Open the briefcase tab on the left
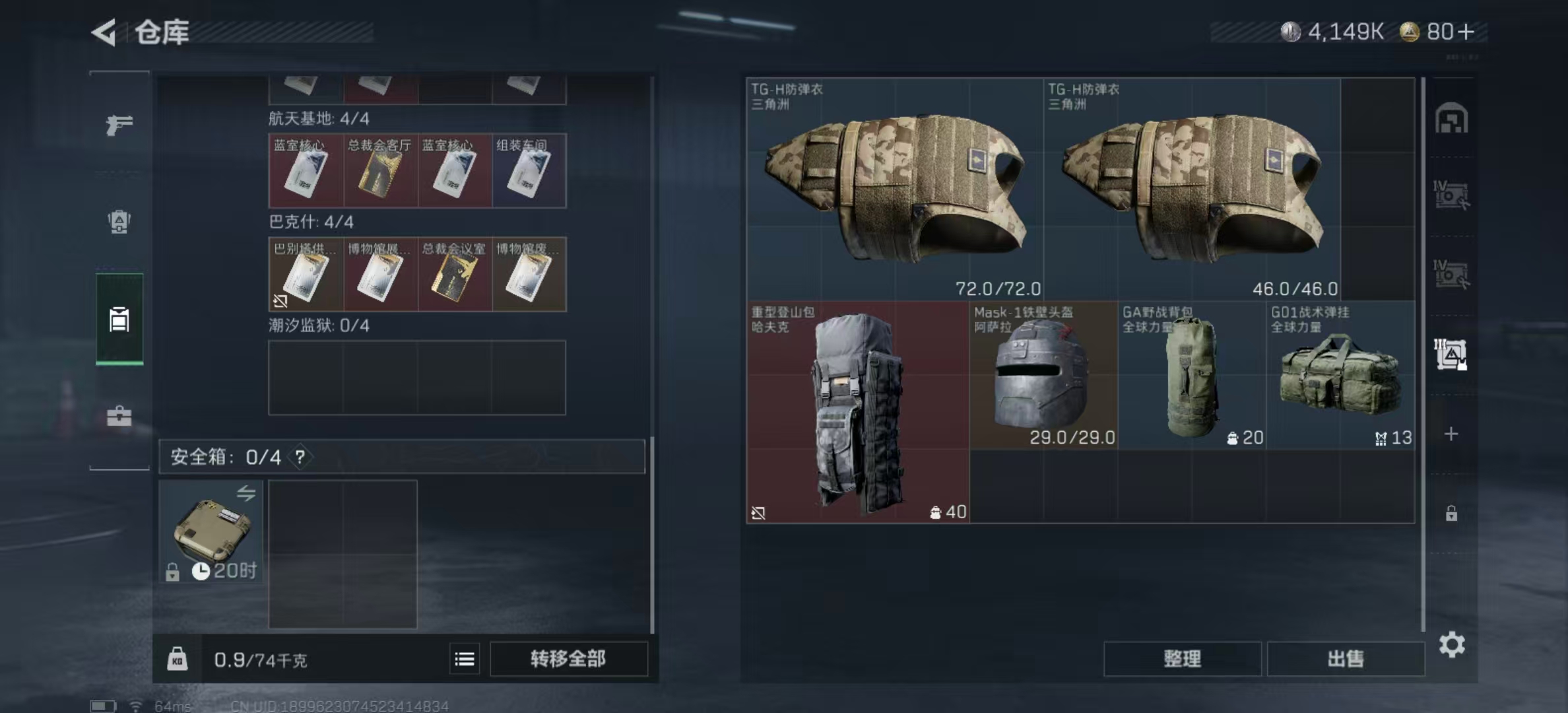The width and height of the screenshot is (1568, 713). tap(119, 416)
